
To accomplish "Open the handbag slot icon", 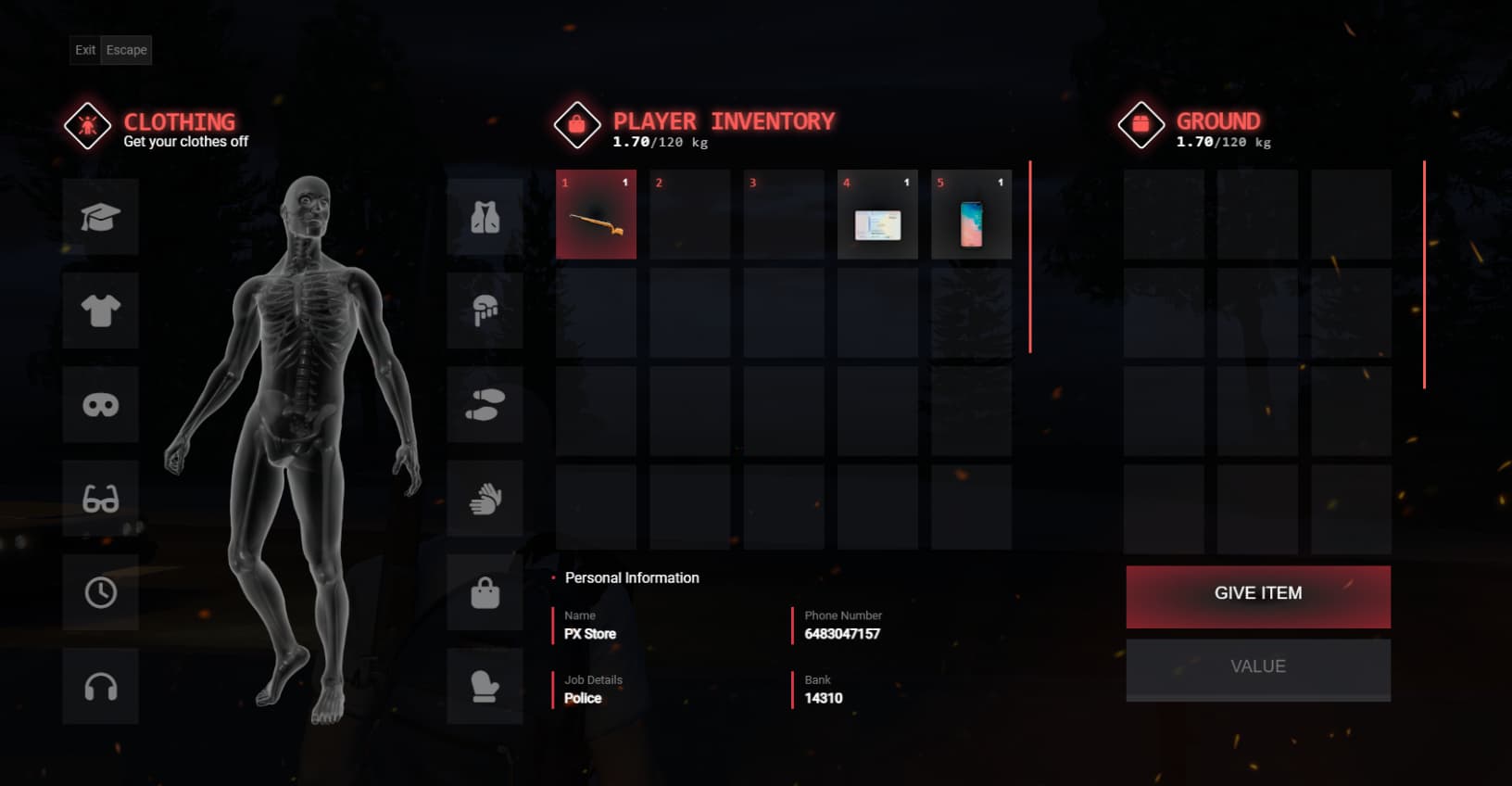I will pyautogui.click(x=484, y=591).
